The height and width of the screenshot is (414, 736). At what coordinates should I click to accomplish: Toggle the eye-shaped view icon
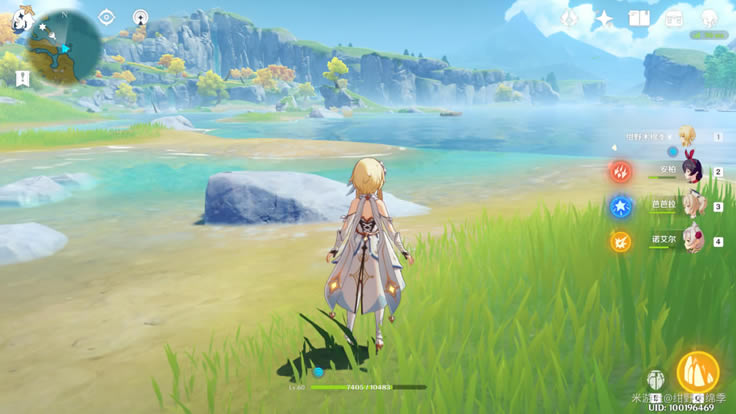107,17
